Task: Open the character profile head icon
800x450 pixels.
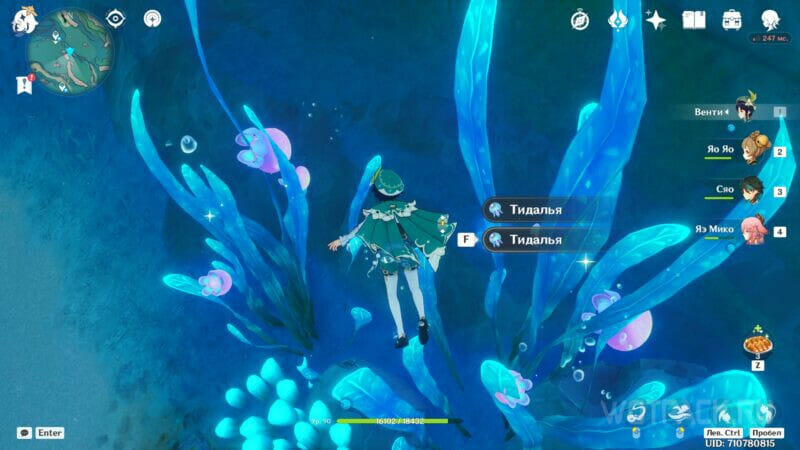Action: coord(770,20)
